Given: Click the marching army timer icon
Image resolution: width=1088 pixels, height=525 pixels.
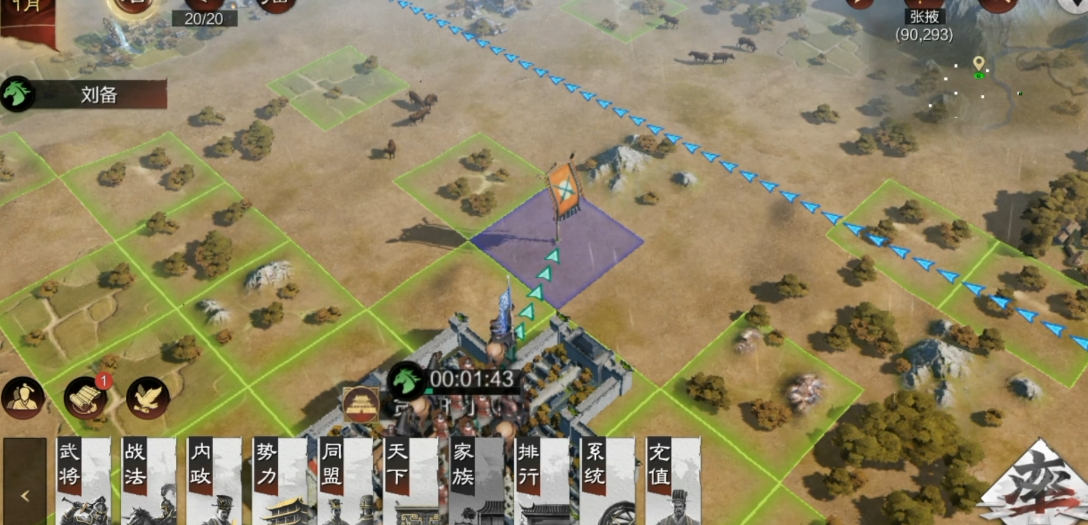Looking at the screenshot, I should pos(406,379).
